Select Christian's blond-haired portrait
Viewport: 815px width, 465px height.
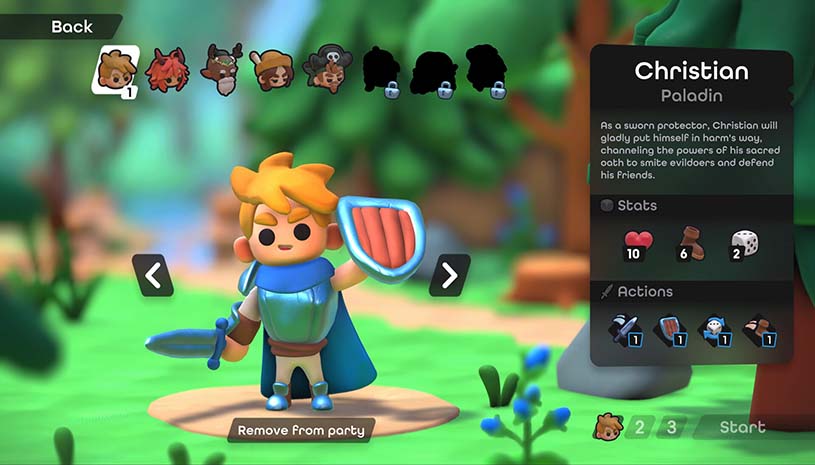pos(116,69)
